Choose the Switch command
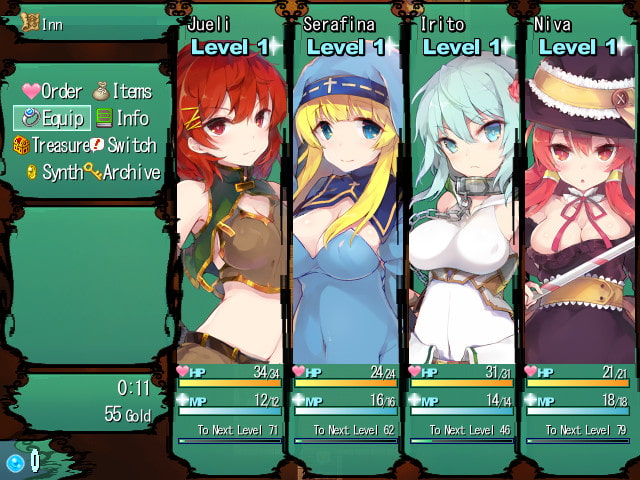Viewport: 640px width, 480px height. [x=123, y=145]
